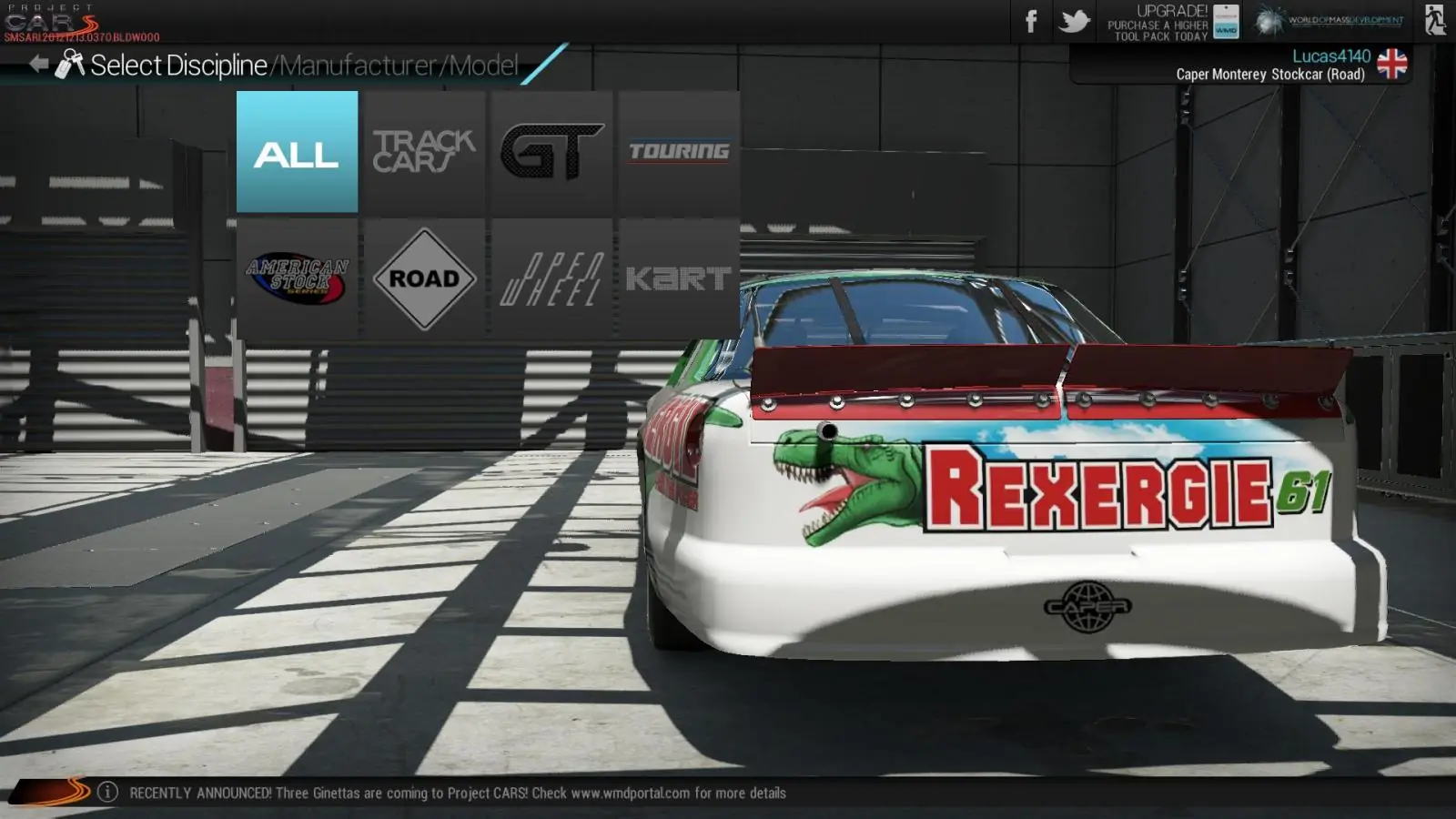Switch to the Manufacturer breadcrumb step
Screen dimensions: 1456x819
pyautogui.click(x=358, y=66)
